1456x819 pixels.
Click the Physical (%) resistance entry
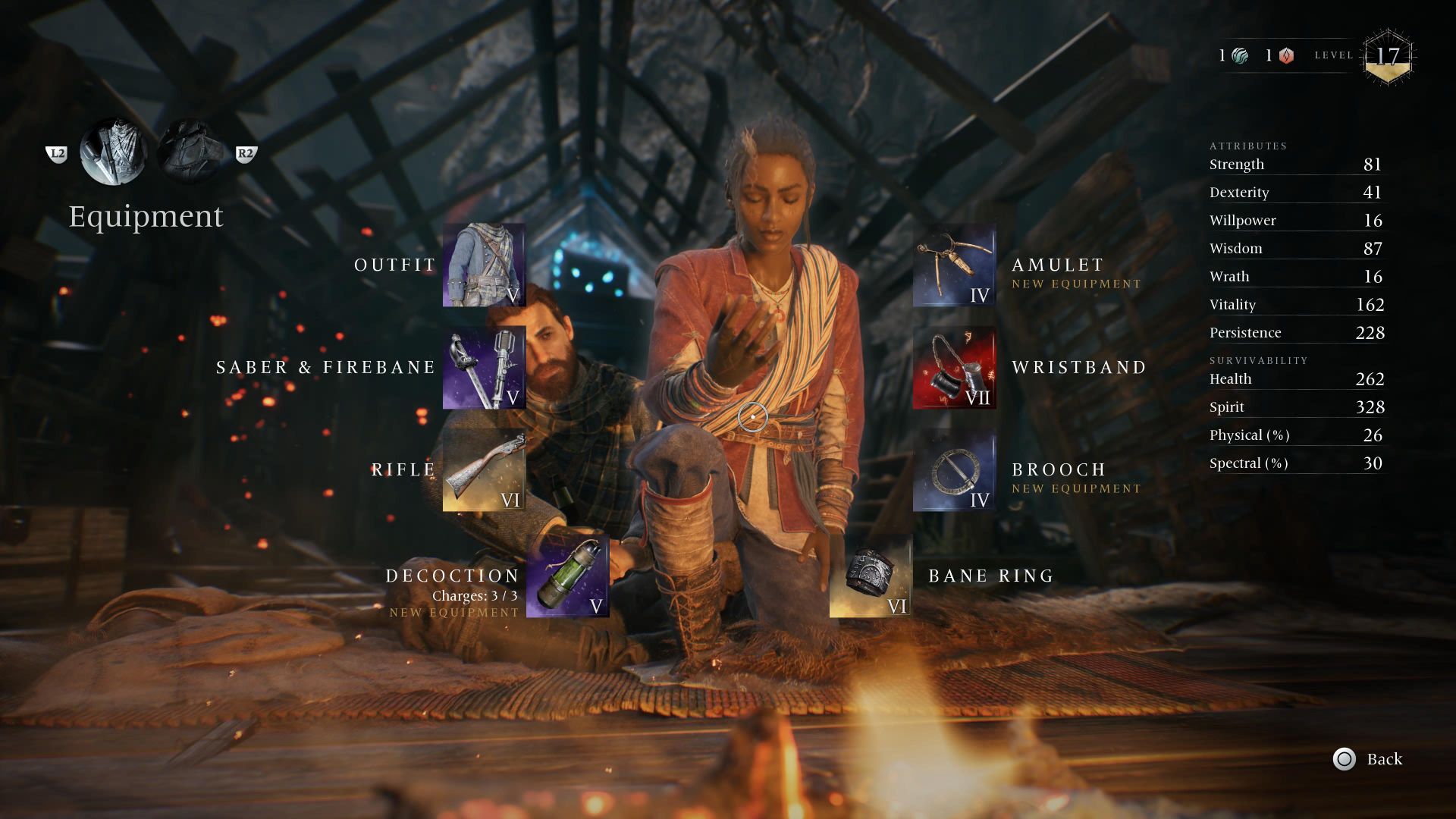coord(1297,435)
